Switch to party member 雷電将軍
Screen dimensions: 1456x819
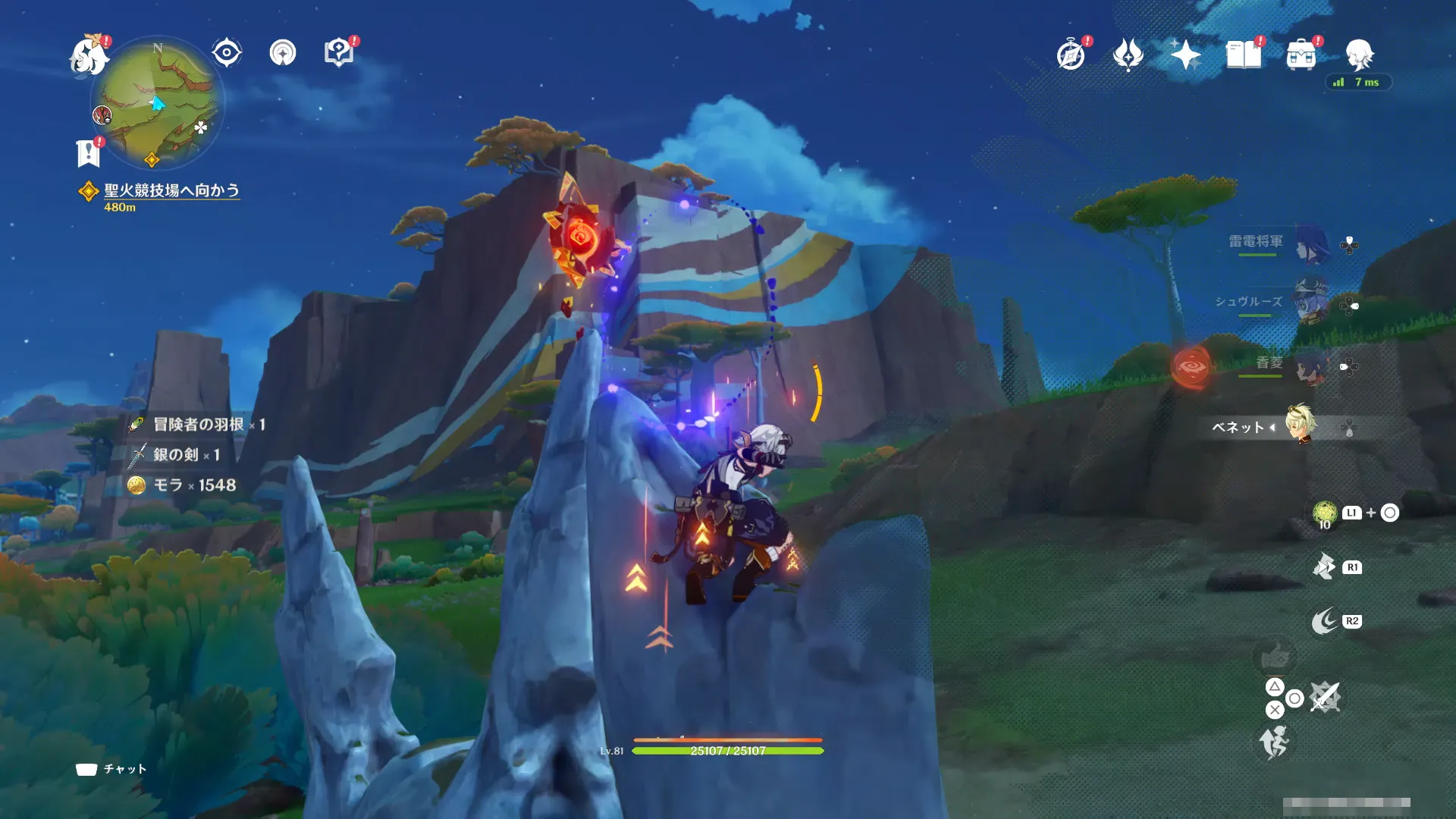(x=1310, y=243)
